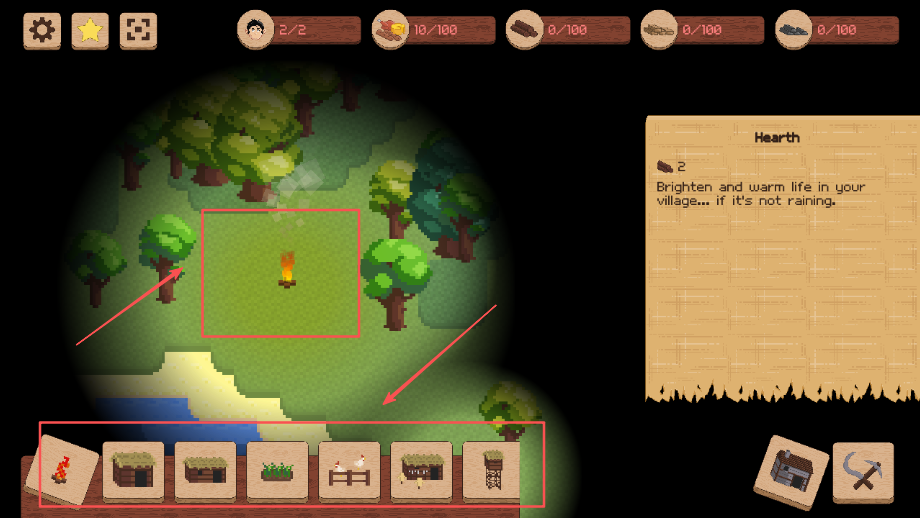This screenshot has width=920, height=518.
Task: Choose the crop garden bed building
Action: (277, 470)
